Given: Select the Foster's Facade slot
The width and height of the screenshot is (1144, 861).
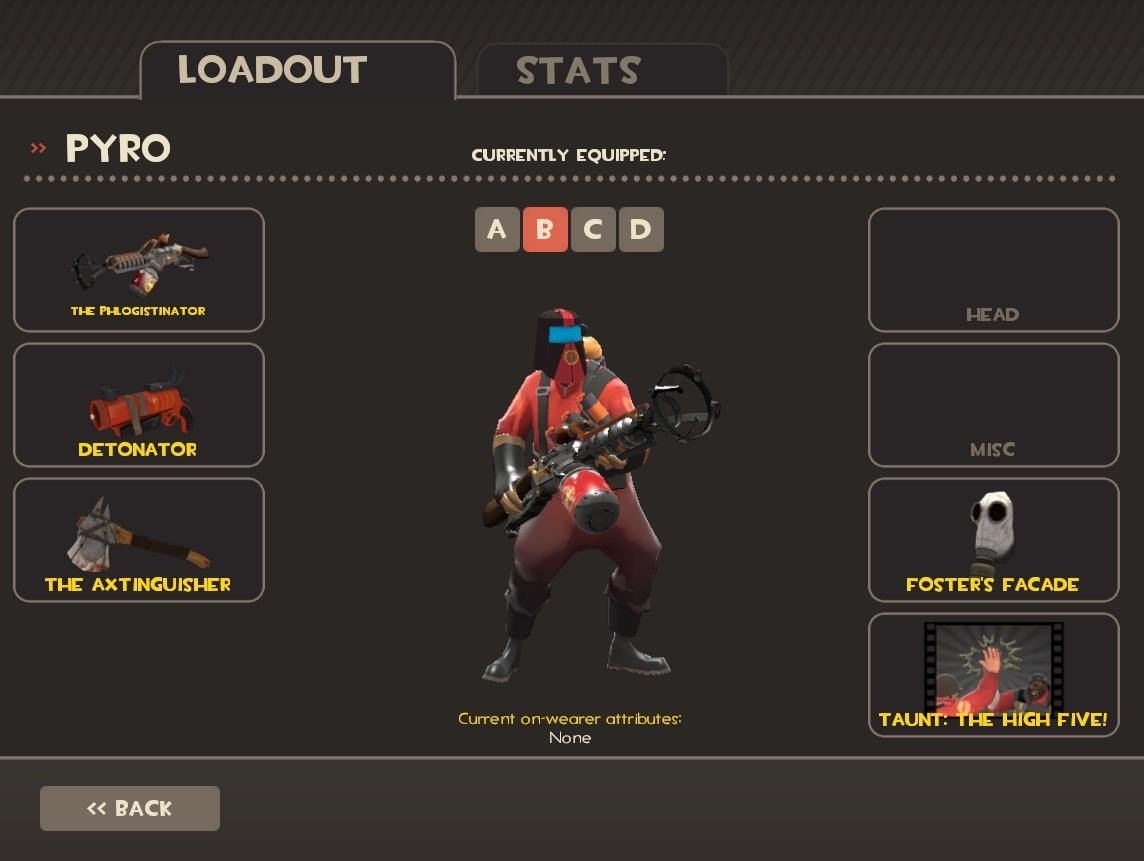Looking at the screenshot, I should (993, 540).
